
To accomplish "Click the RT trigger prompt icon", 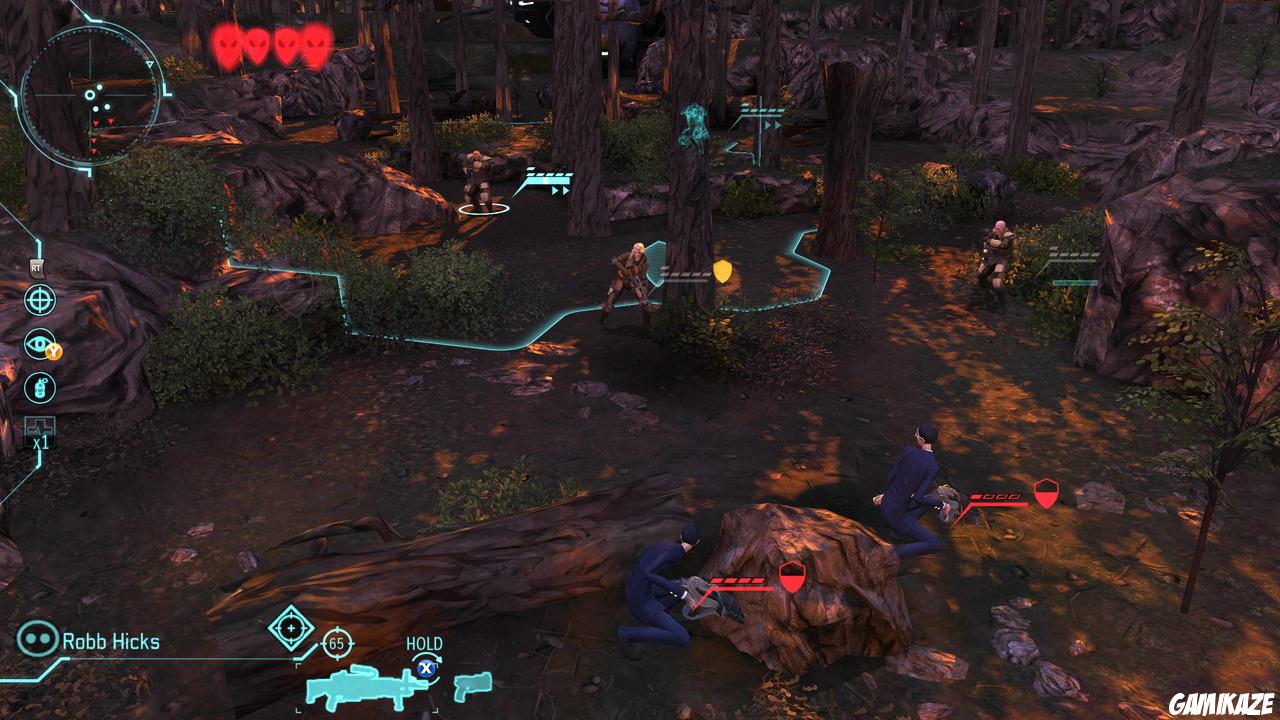I will [36, 268].
